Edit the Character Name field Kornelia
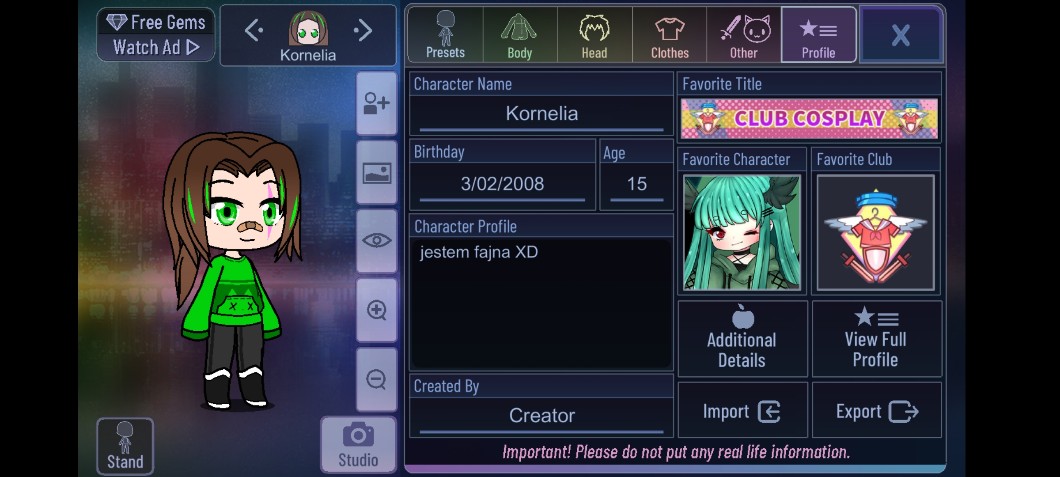1060x477 pixels. click(541, 114)
